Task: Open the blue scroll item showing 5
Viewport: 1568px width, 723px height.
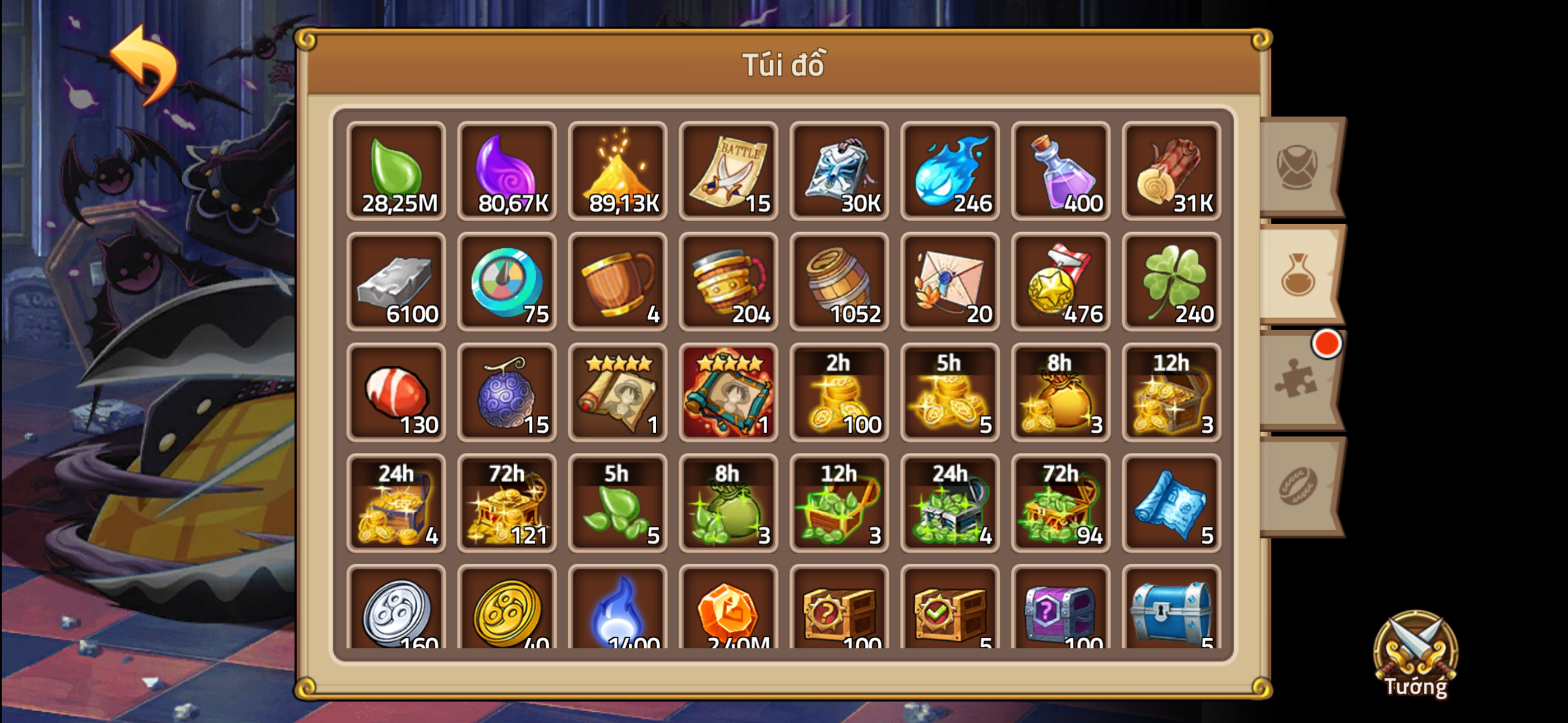Action: click(1172, 504)
